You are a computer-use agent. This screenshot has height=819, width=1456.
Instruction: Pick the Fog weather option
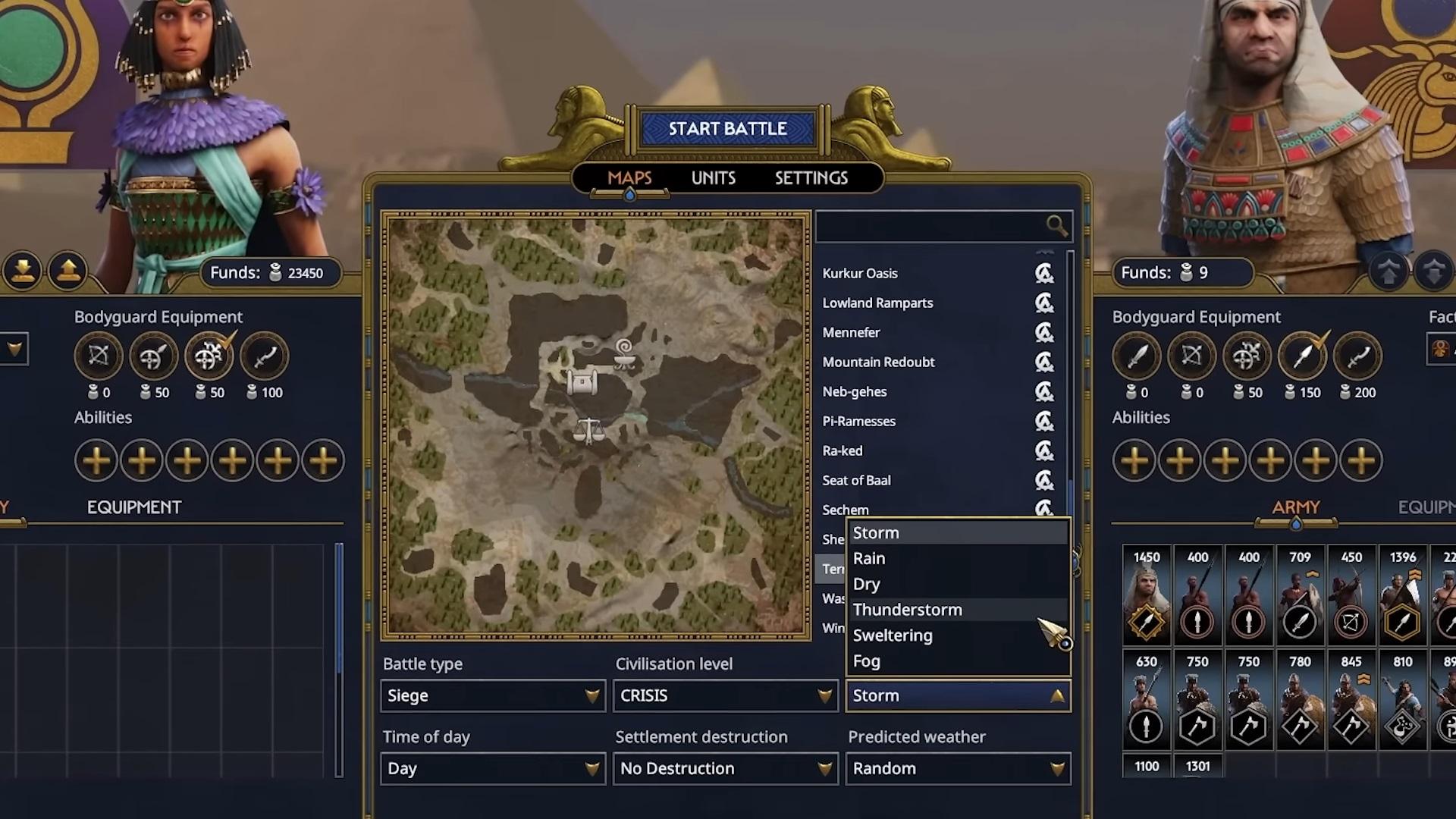click(867, 661)
